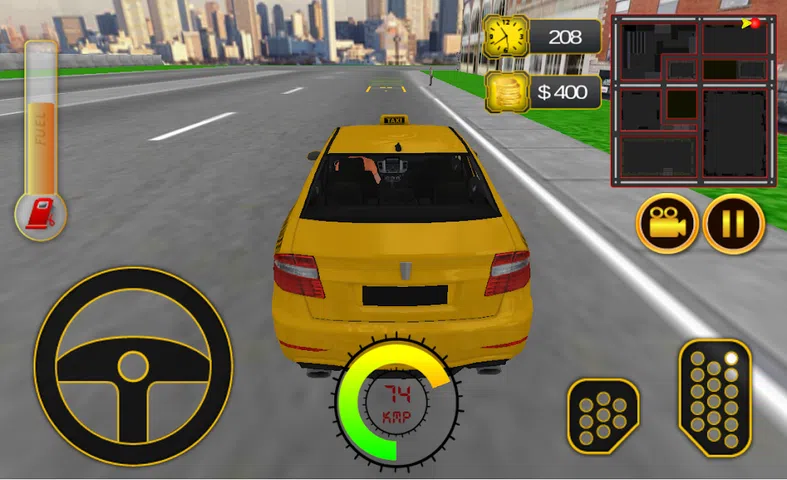Pause the game
Image resolution: width=787 pixels, height=480 pixels.
click(733, 224)
